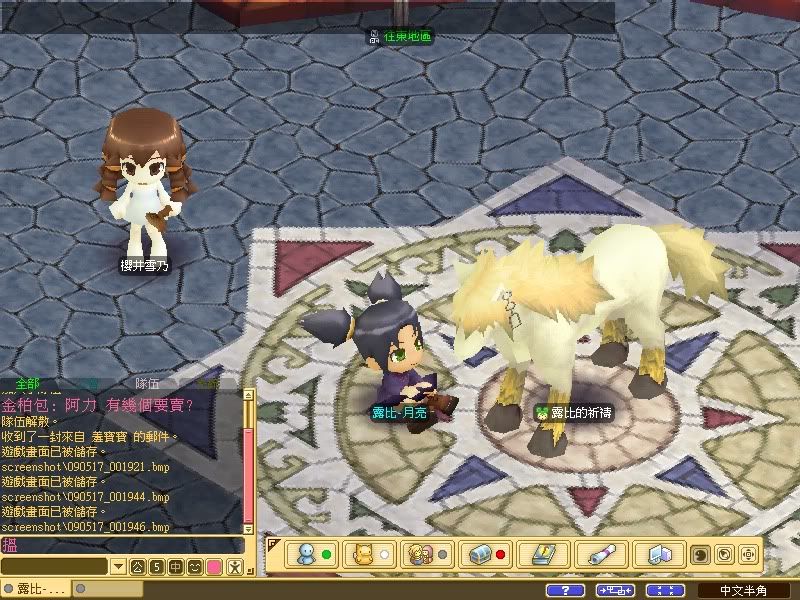This screenshot has width=800, height=600.
Task: Switch to the 隊伍 chat tab
Action: pyautogui.click(x=148, y=384)
